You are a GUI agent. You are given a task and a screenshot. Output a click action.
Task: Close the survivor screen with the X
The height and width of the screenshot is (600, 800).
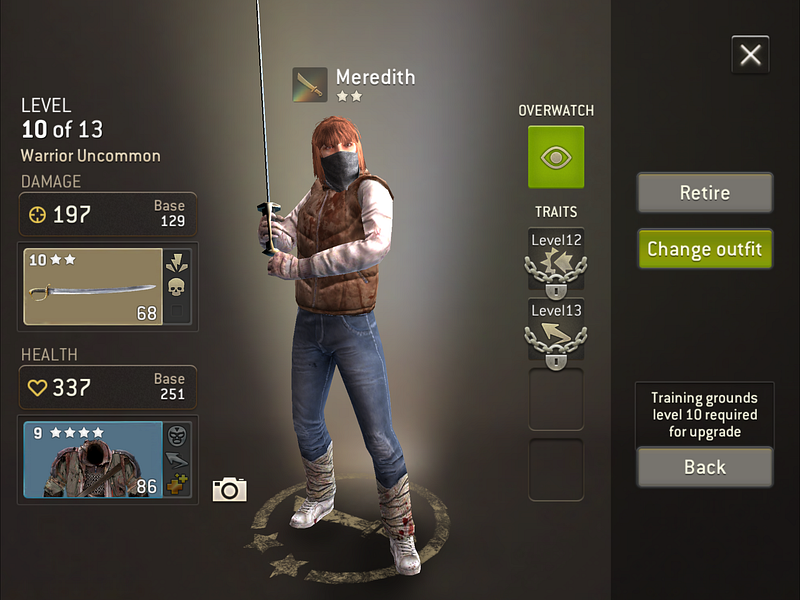(x=750, y=55)
